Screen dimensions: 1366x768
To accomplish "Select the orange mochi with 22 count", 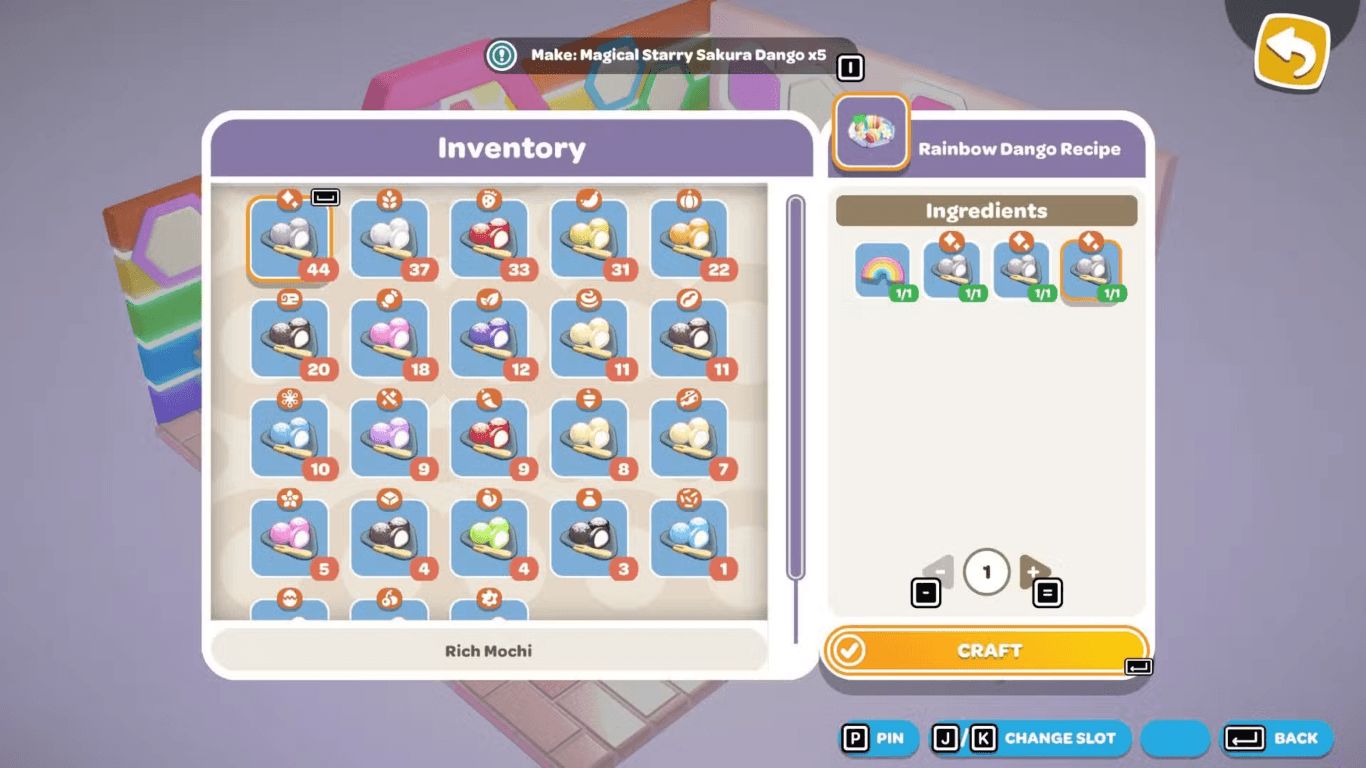I will [690, 239].
